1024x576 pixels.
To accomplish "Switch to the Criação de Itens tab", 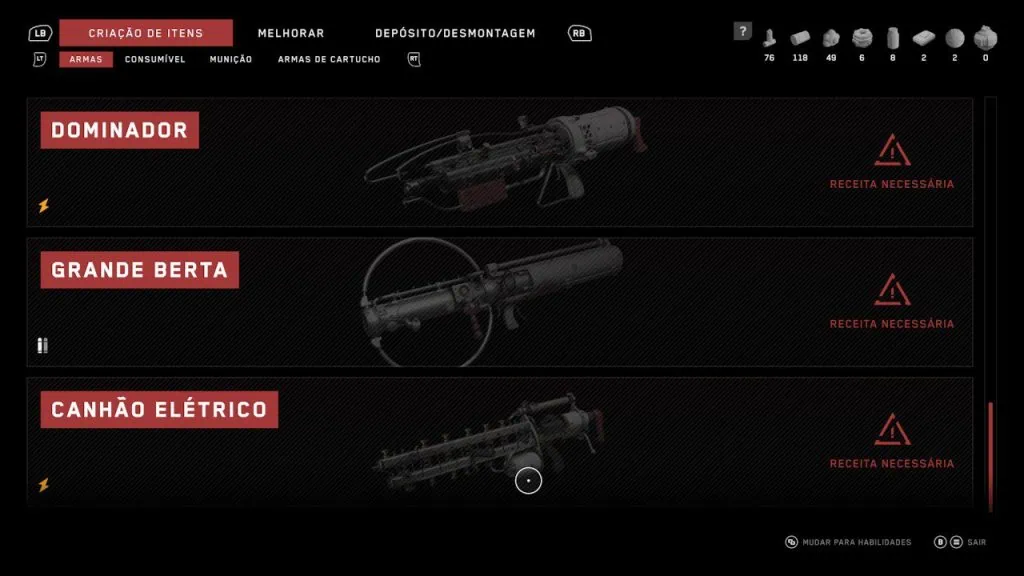I will coord(145,33).
